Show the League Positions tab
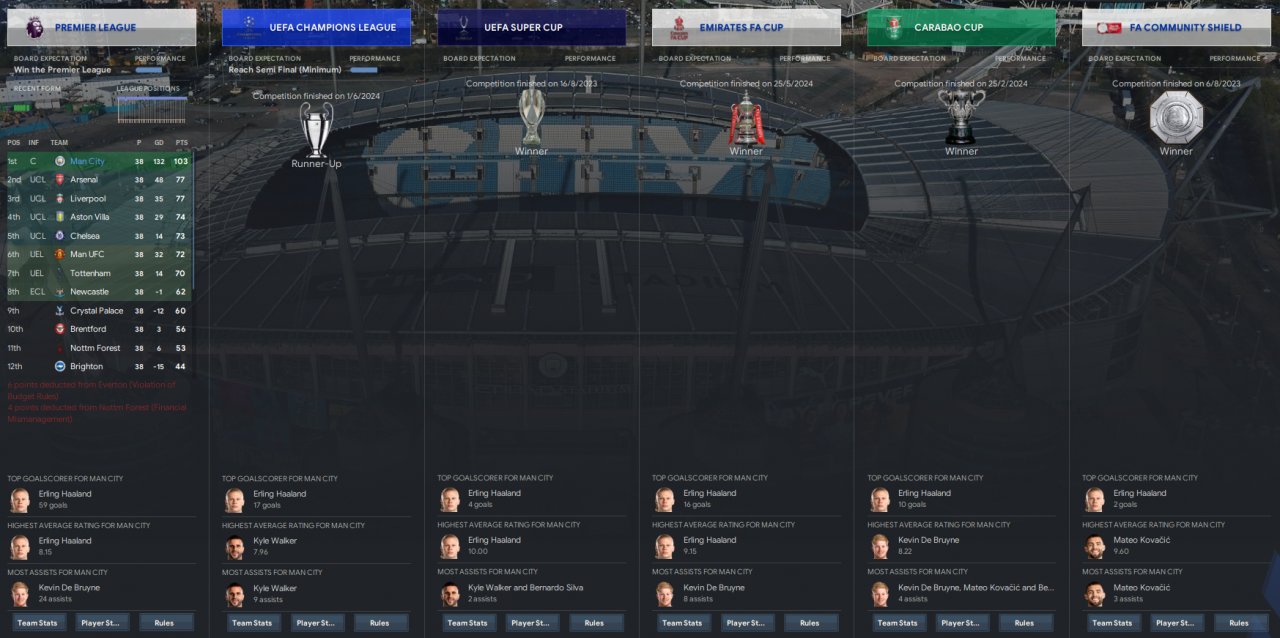The height and width of the screenshot is (638, 1280). pyautogui.click(x=149, y=88)
